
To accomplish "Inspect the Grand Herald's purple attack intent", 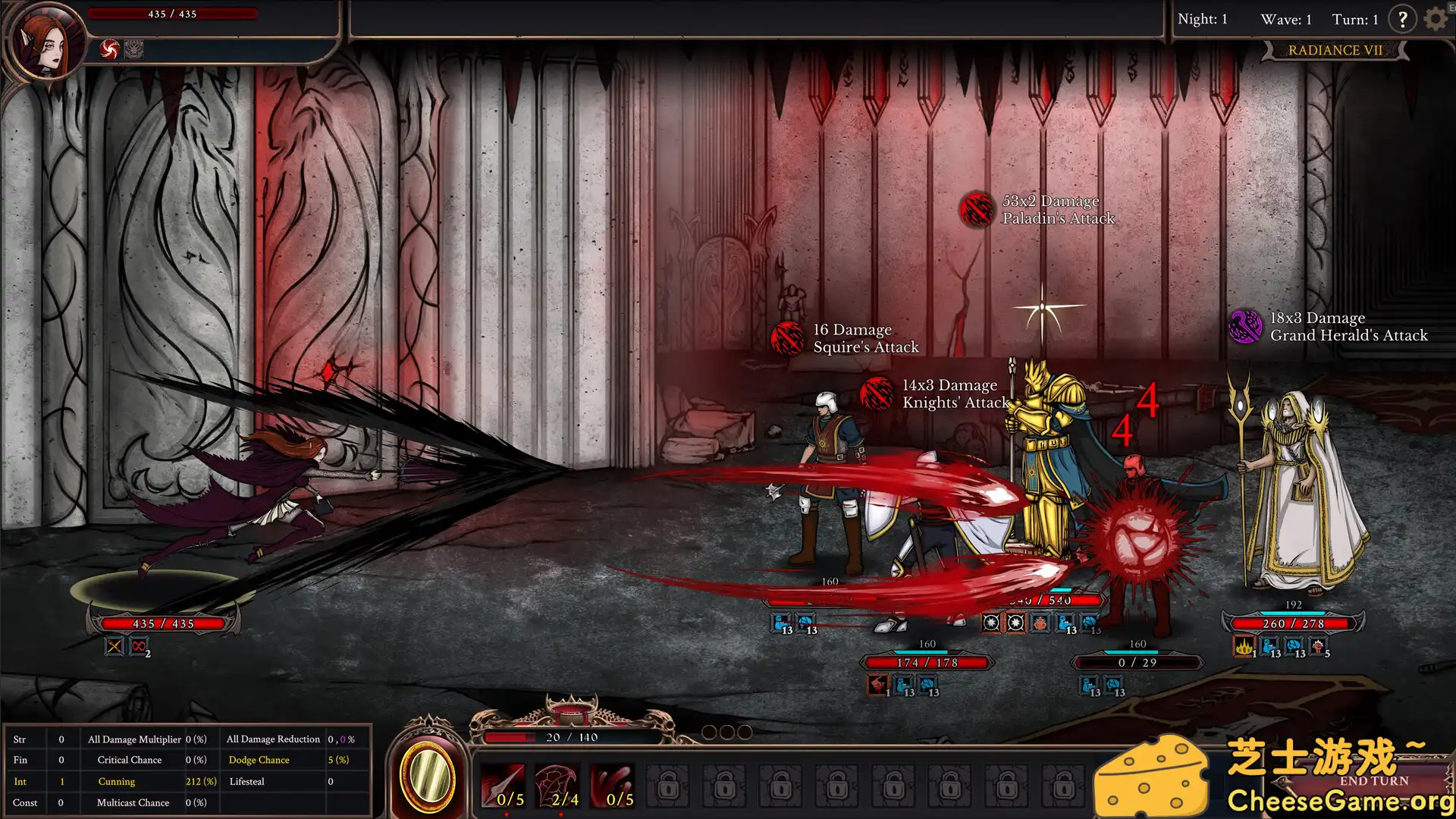I will 1244,327.
